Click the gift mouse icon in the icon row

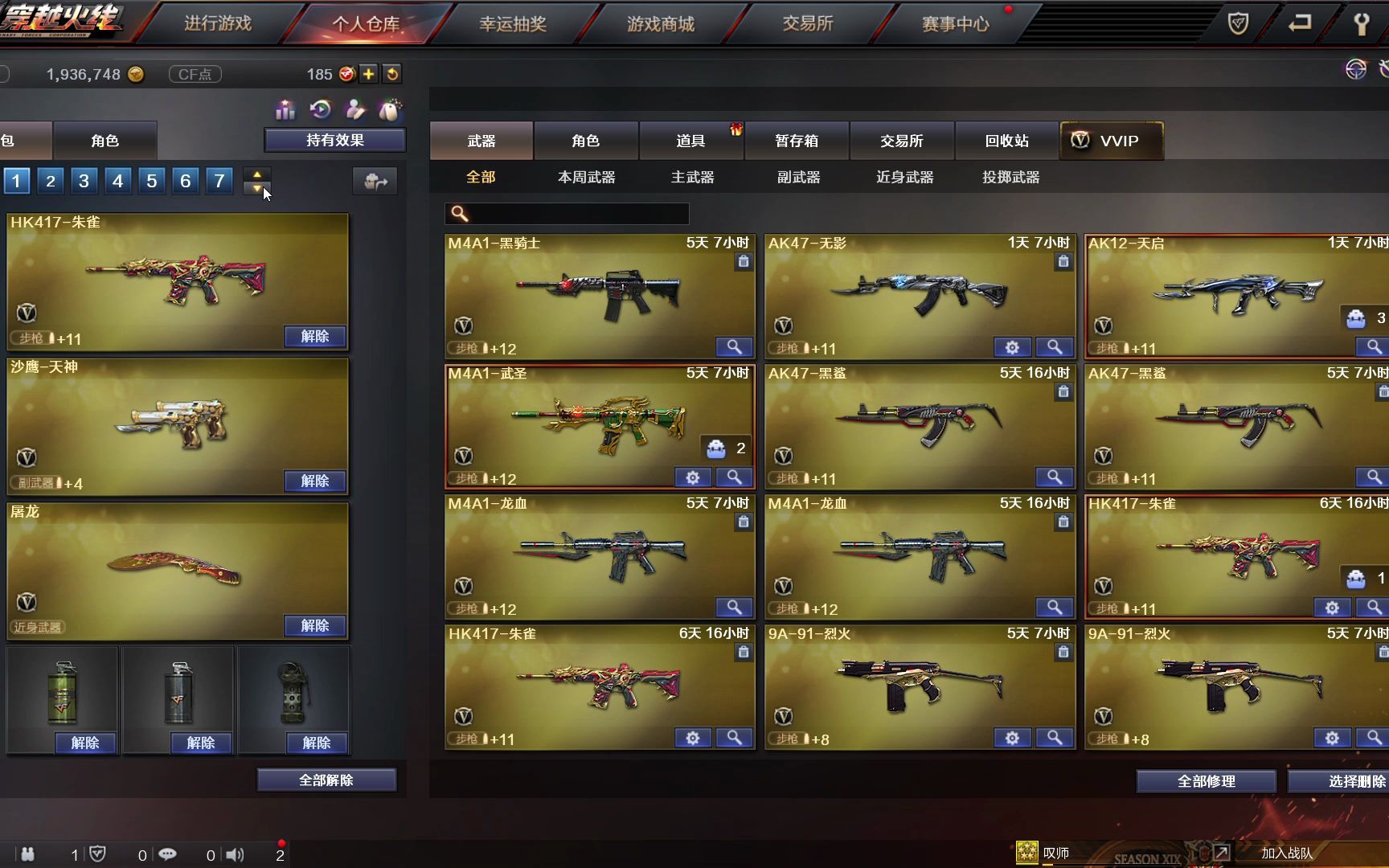click(391, 108)
